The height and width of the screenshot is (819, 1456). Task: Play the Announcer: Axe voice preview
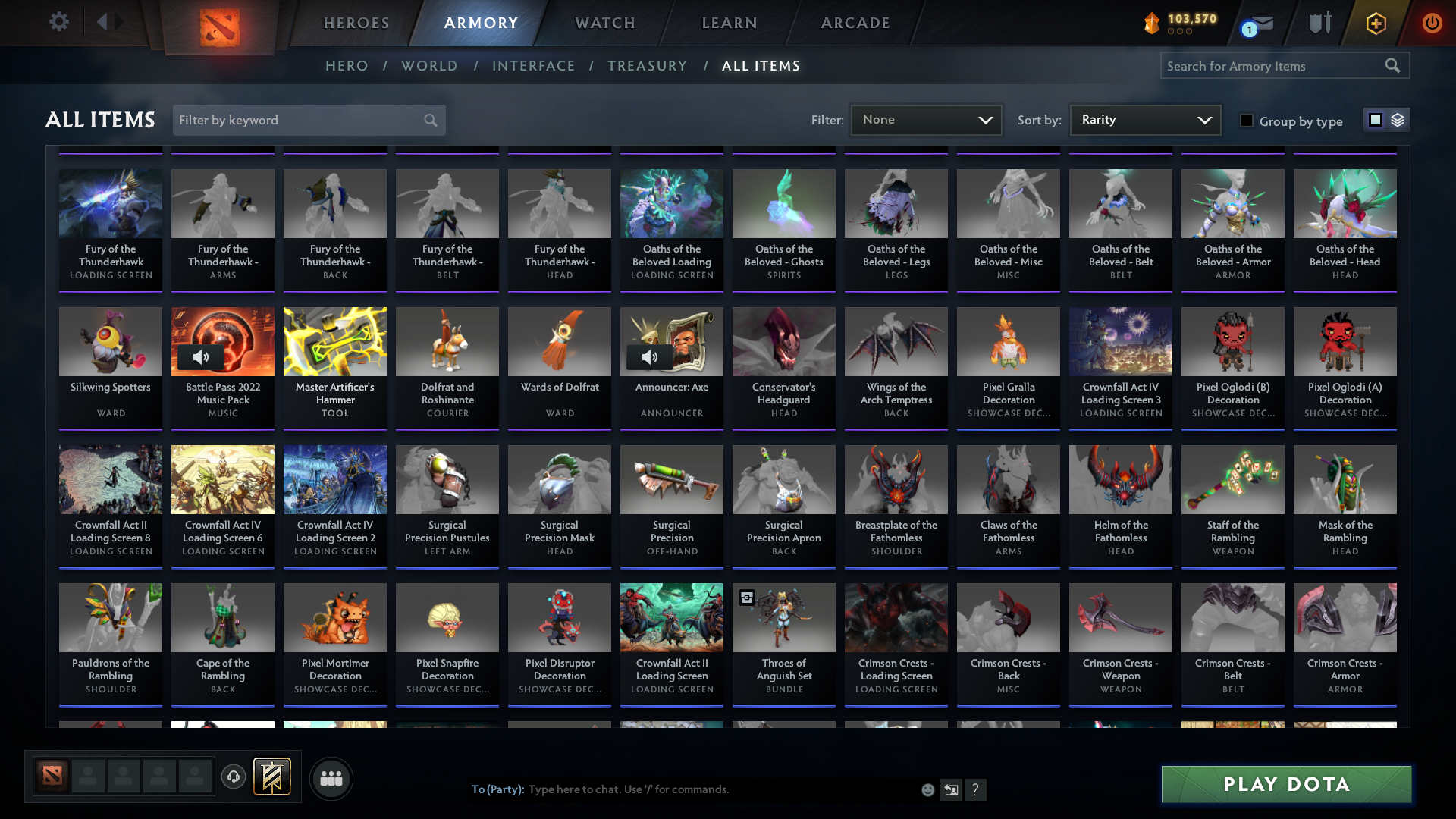[x=651, y=356]
